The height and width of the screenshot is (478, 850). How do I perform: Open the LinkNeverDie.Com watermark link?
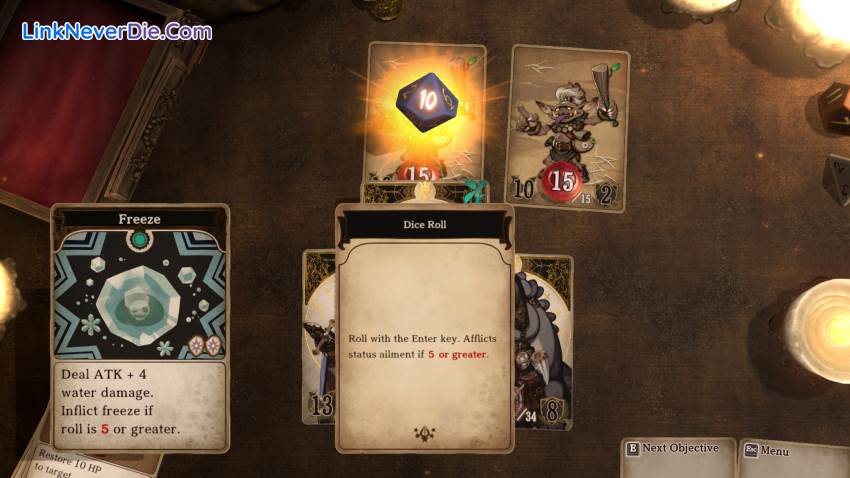click(118, 32)
